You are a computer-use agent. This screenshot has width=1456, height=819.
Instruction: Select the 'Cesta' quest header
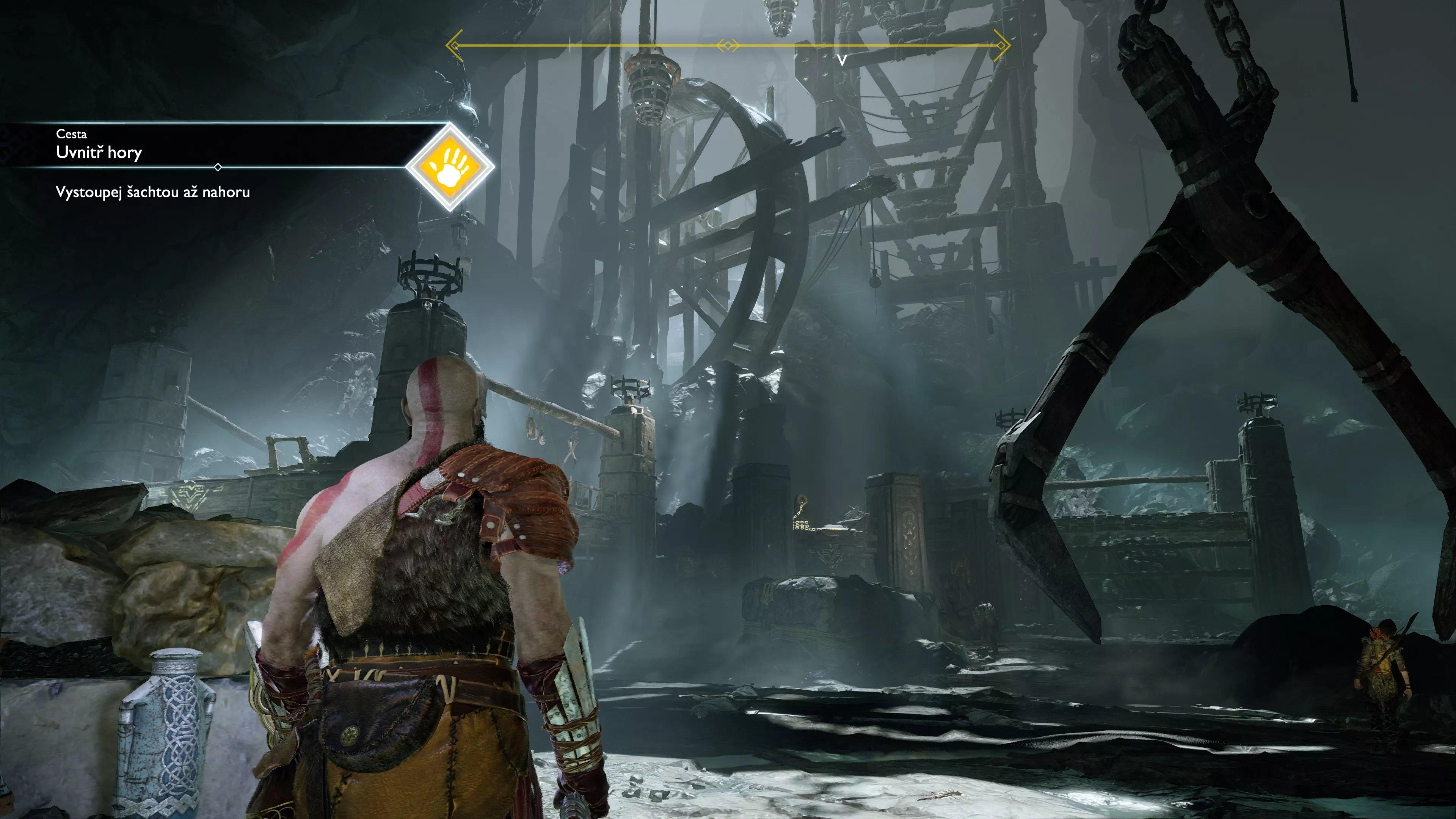coord(71,134)
